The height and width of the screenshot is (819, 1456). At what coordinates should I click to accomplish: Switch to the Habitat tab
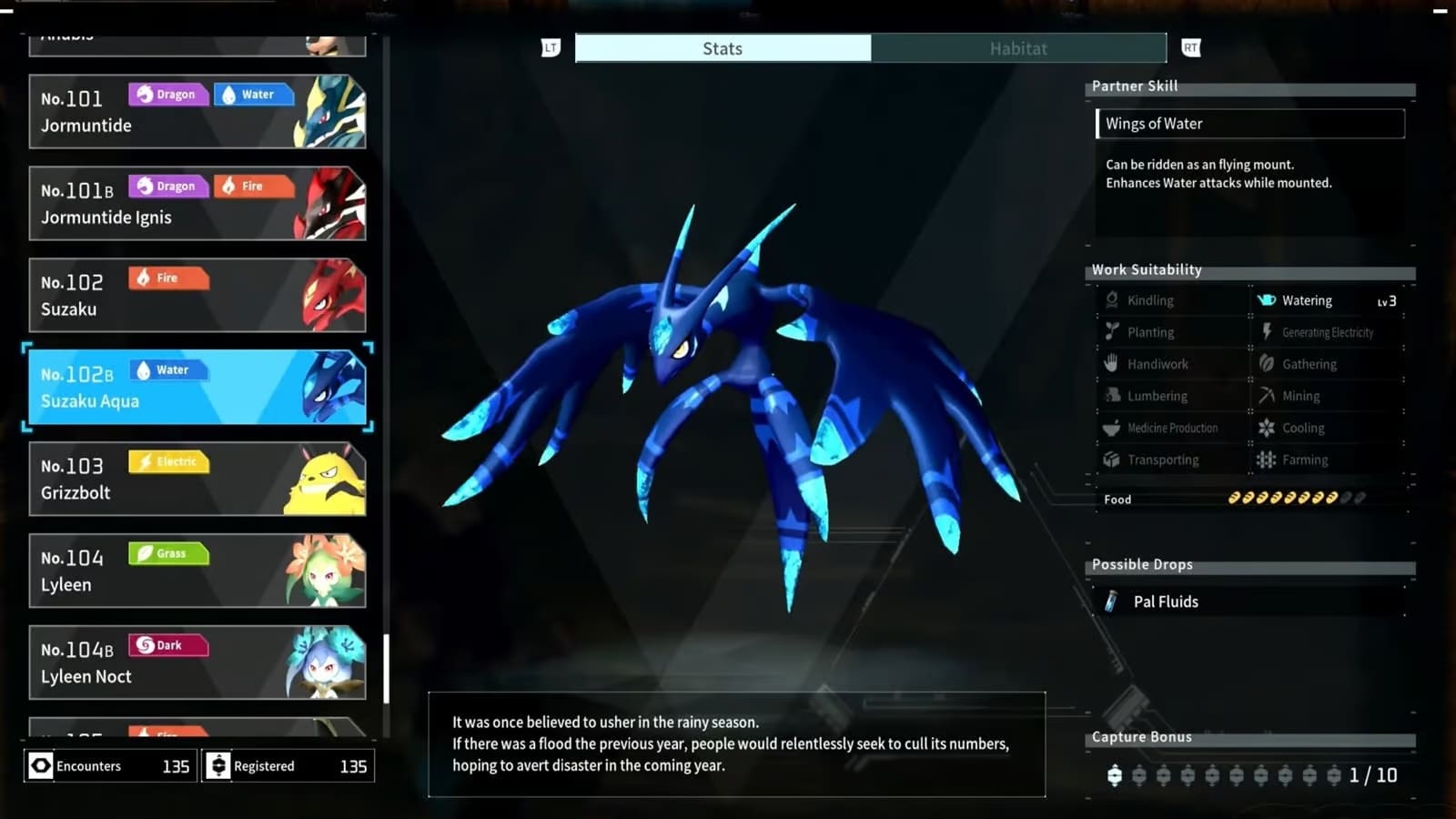[x=1018, y=48]
